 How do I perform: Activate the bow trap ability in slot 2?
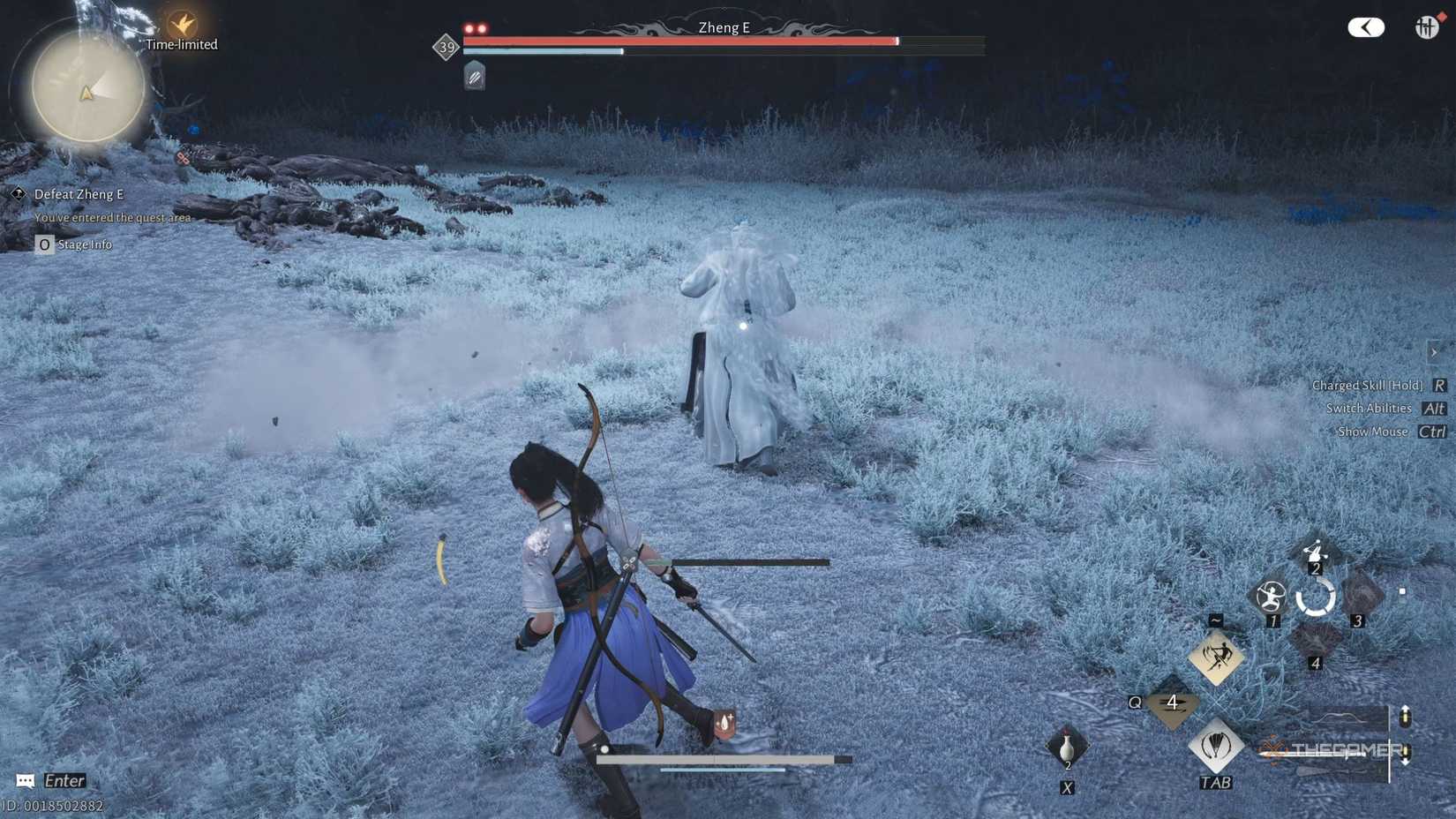click(x=1316, y=553)
